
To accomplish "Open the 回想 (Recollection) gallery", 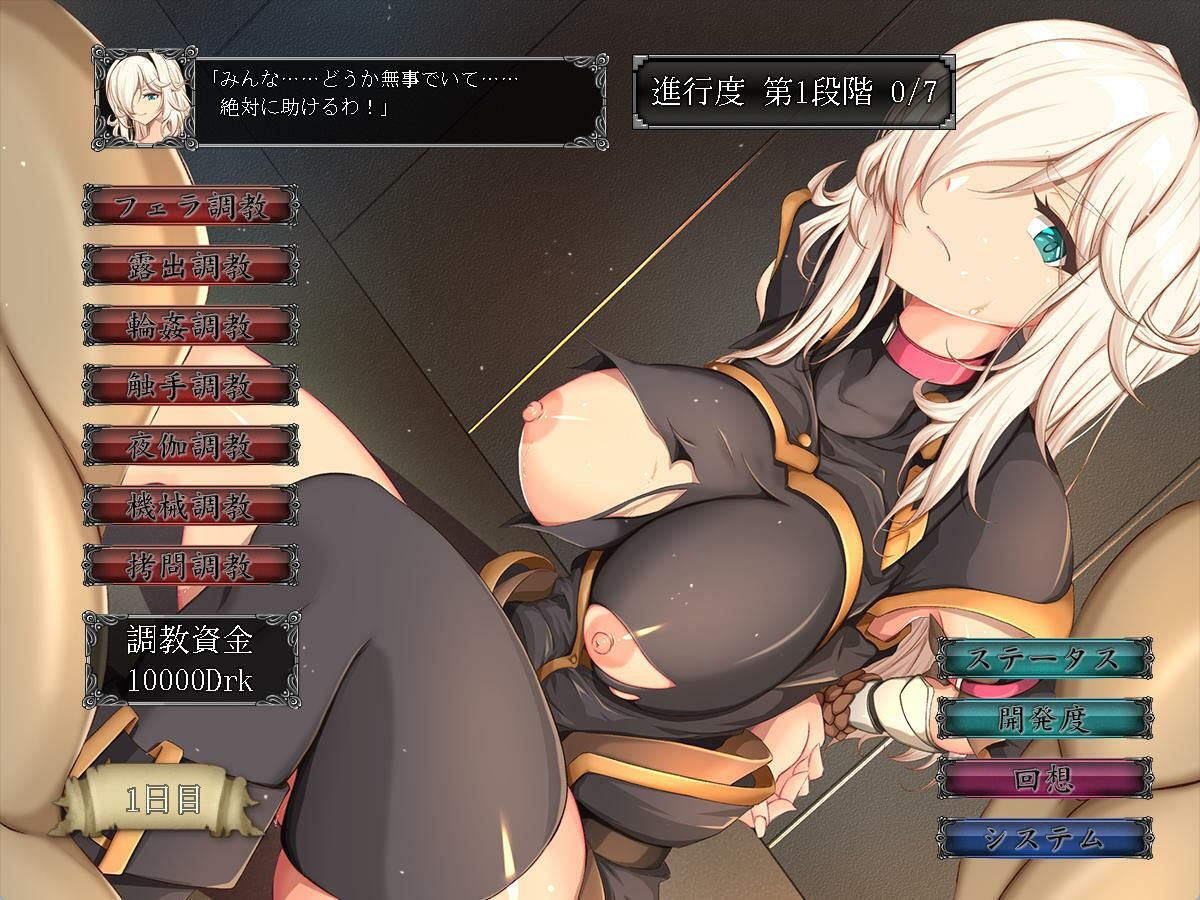I will click(1044, 779).
